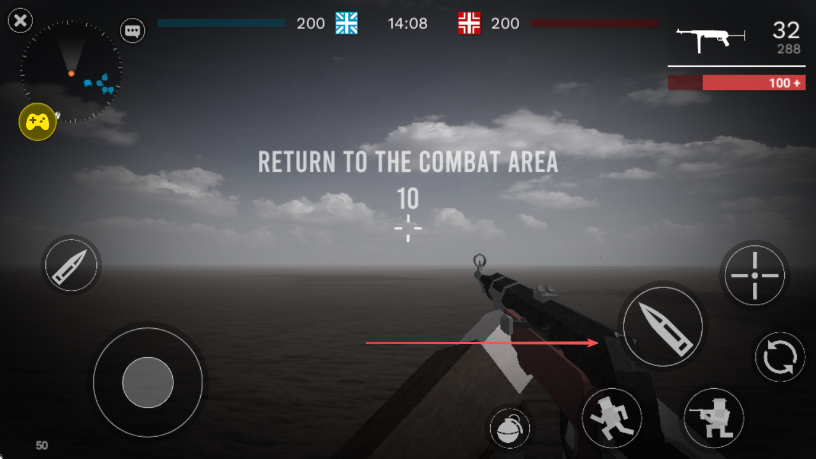Screen dimensions: 816x459
Task: Select the submachine gun weapon icon
Action: [x=711, y=37]
